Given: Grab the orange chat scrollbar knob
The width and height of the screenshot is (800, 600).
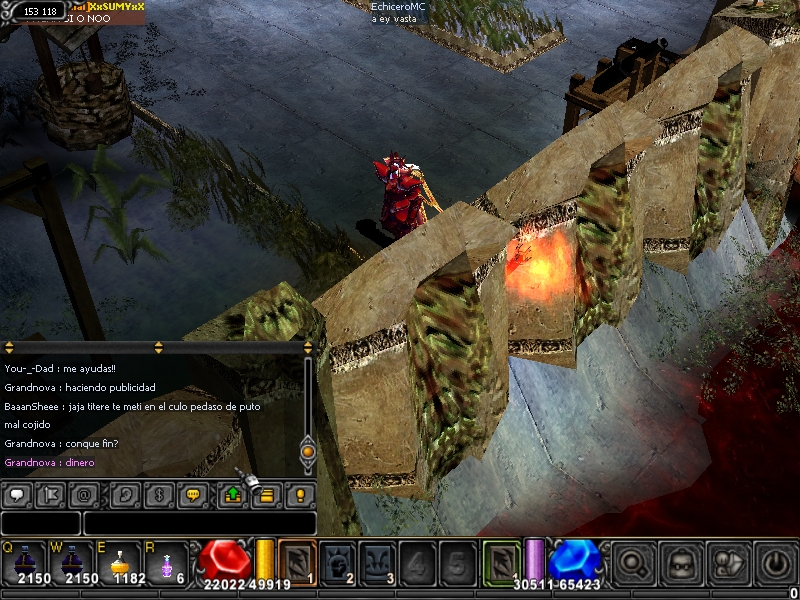Looking at the screenshot, I should [x=308, y=452].
